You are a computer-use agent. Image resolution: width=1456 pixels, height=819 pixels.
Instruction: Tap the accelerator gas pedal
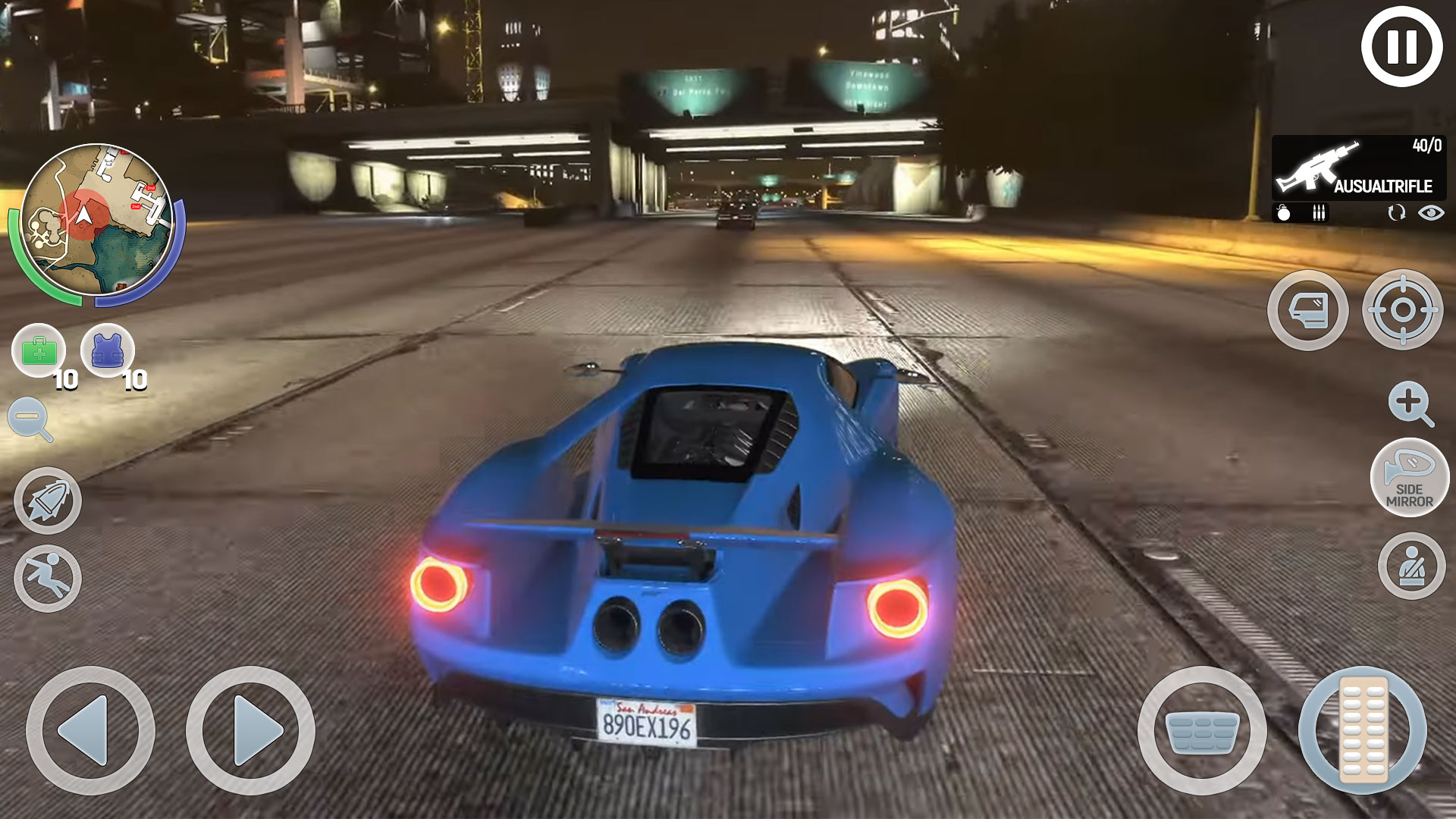click(1363, 730)
